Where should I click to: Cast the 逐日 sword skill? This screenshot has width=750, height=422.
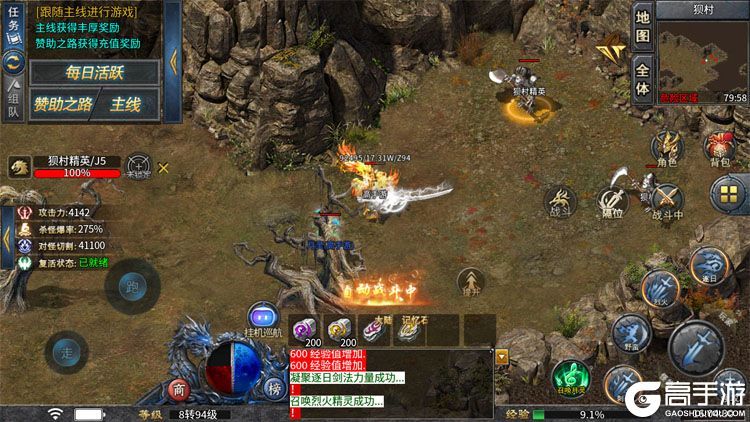(709, 264)
